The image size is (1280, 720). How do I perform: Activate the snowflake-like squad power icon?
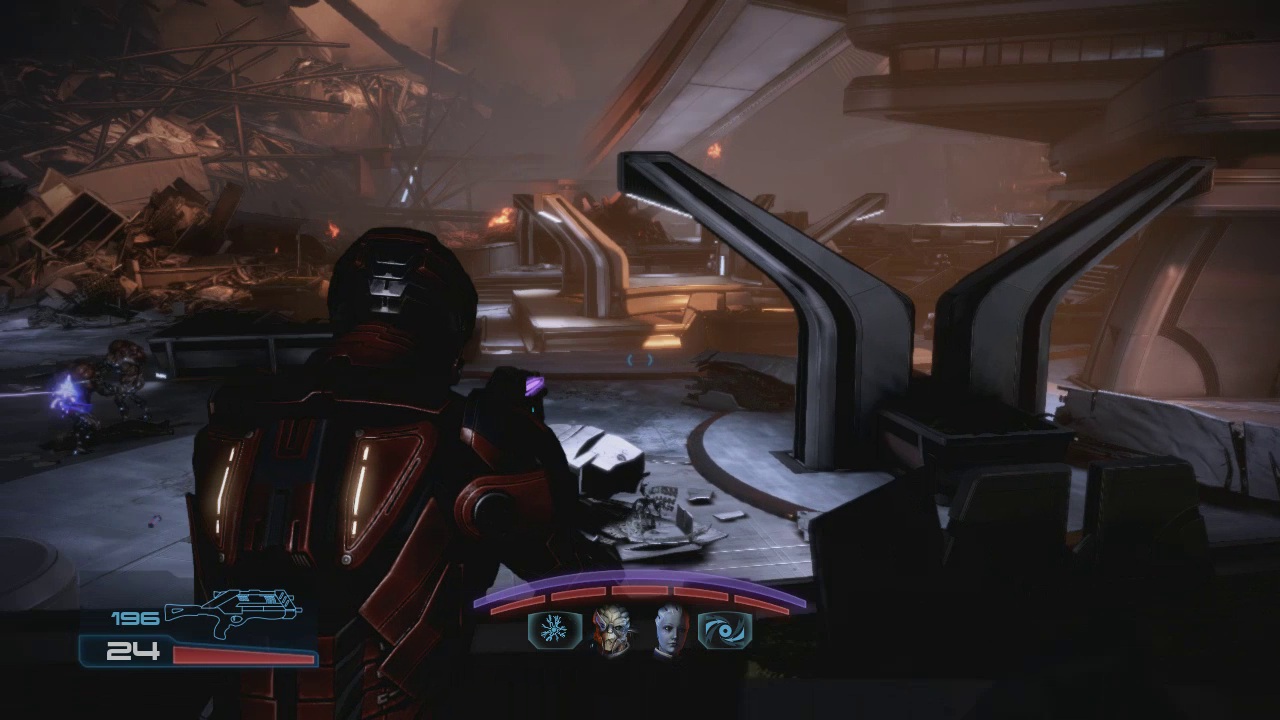point(553,631)
